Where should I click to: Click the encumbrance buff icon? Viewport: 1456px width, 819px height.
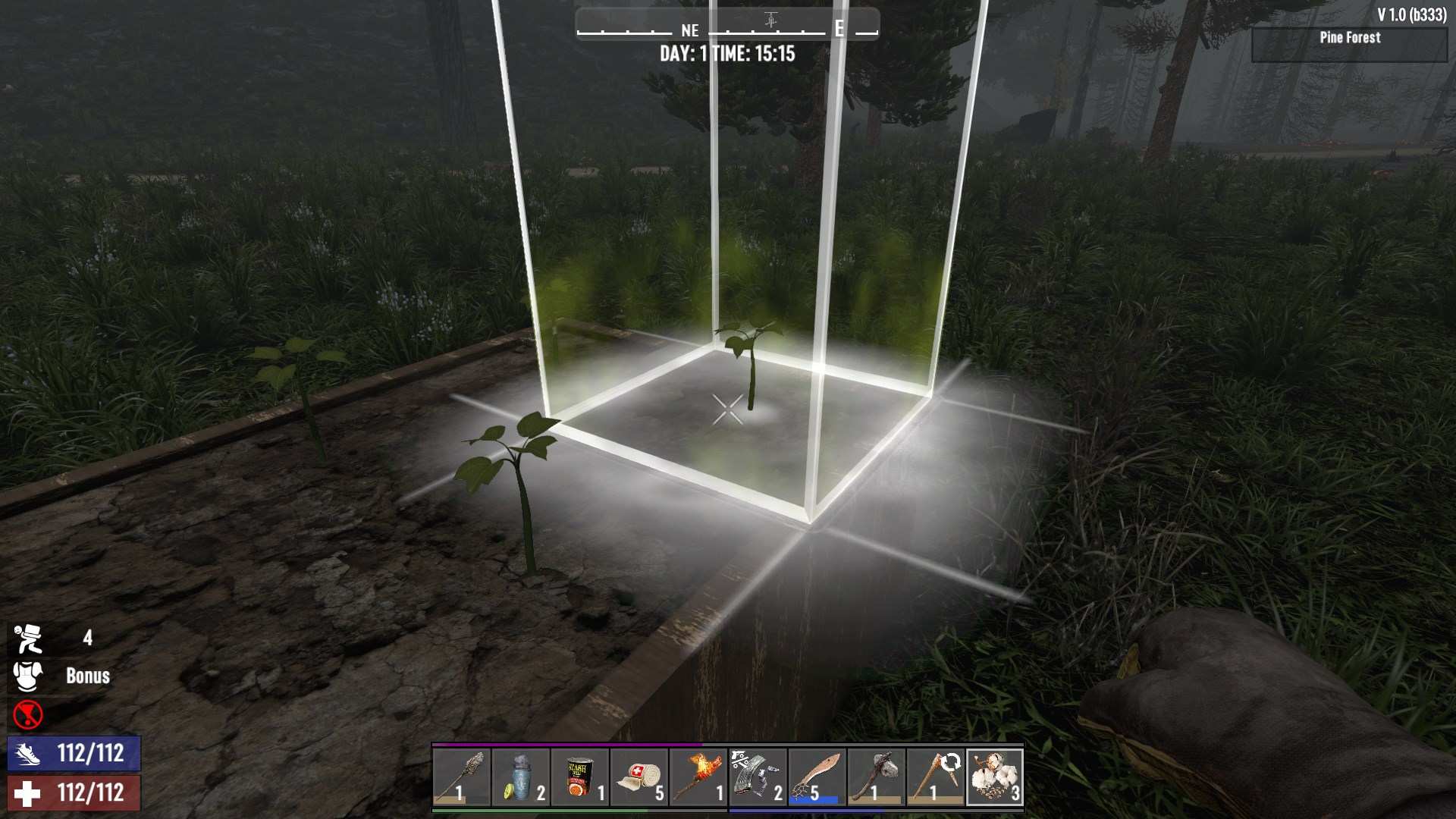pyautogui.click(x=28, y=639)
